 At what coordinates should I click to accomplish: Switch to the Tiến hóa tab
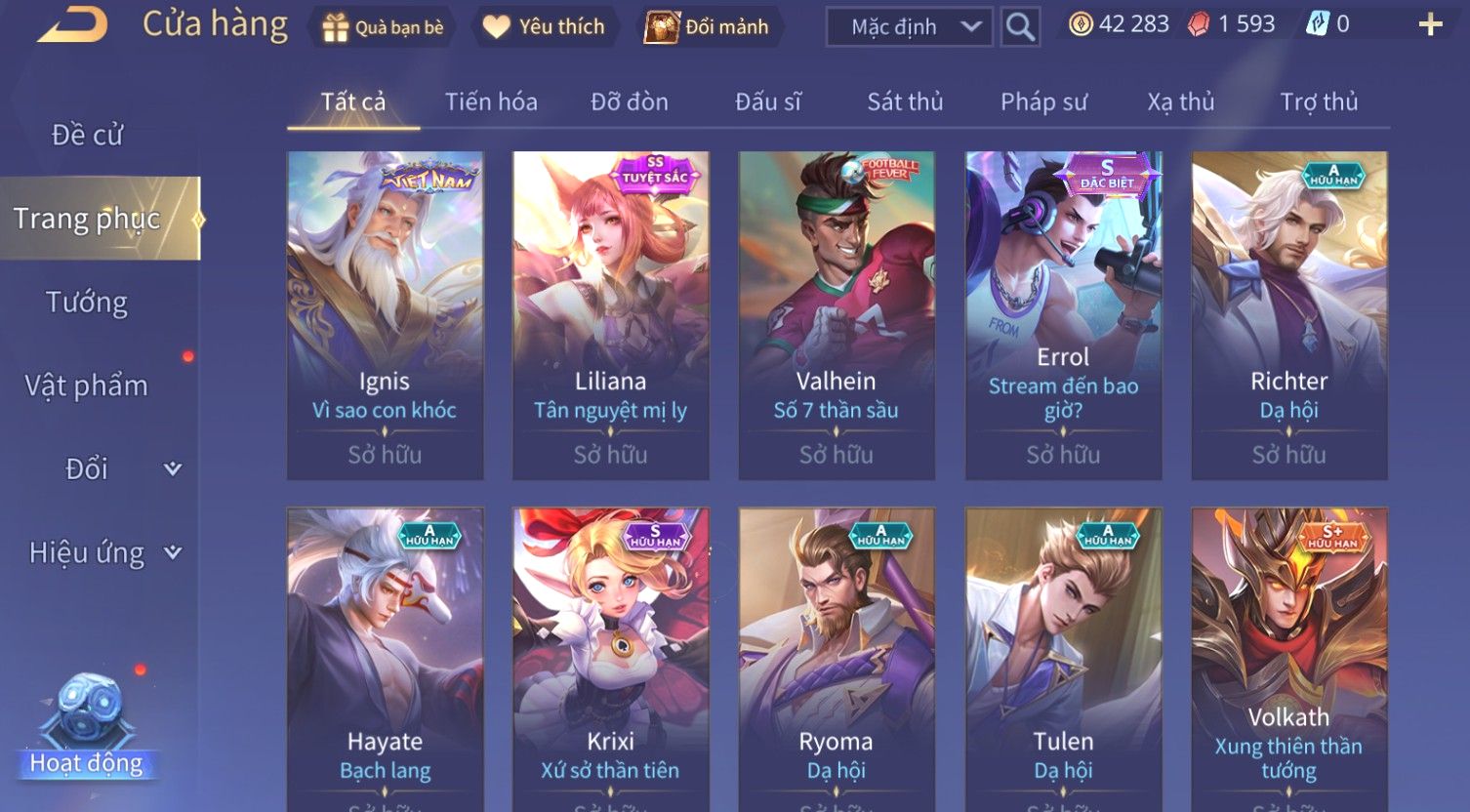(491, 101)
